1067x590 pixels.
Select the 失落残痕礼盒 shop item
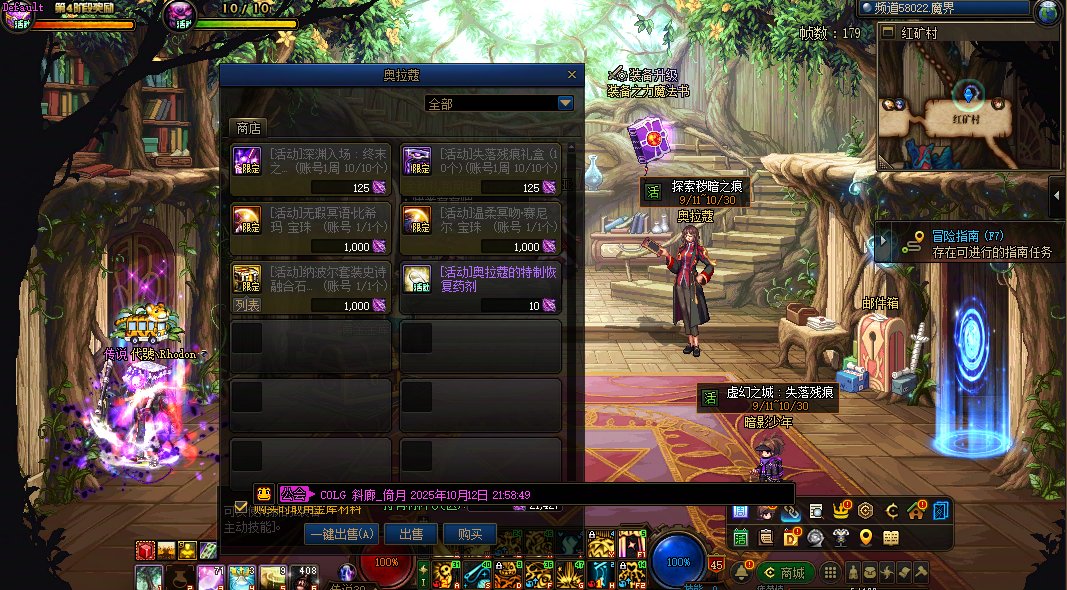(x=480, y=169)
